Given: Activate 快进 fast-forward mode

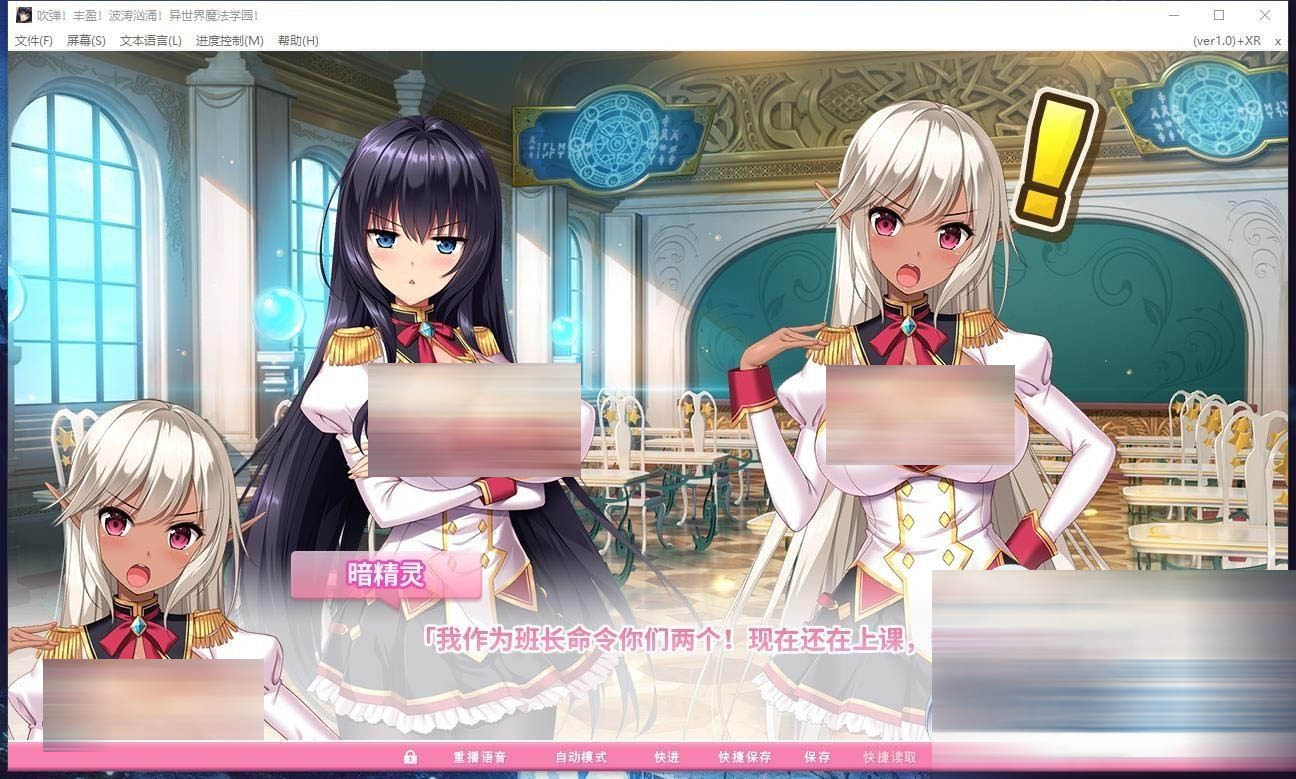Looking at the screenshot, I should pyautogui.click(x=666, y=757).
